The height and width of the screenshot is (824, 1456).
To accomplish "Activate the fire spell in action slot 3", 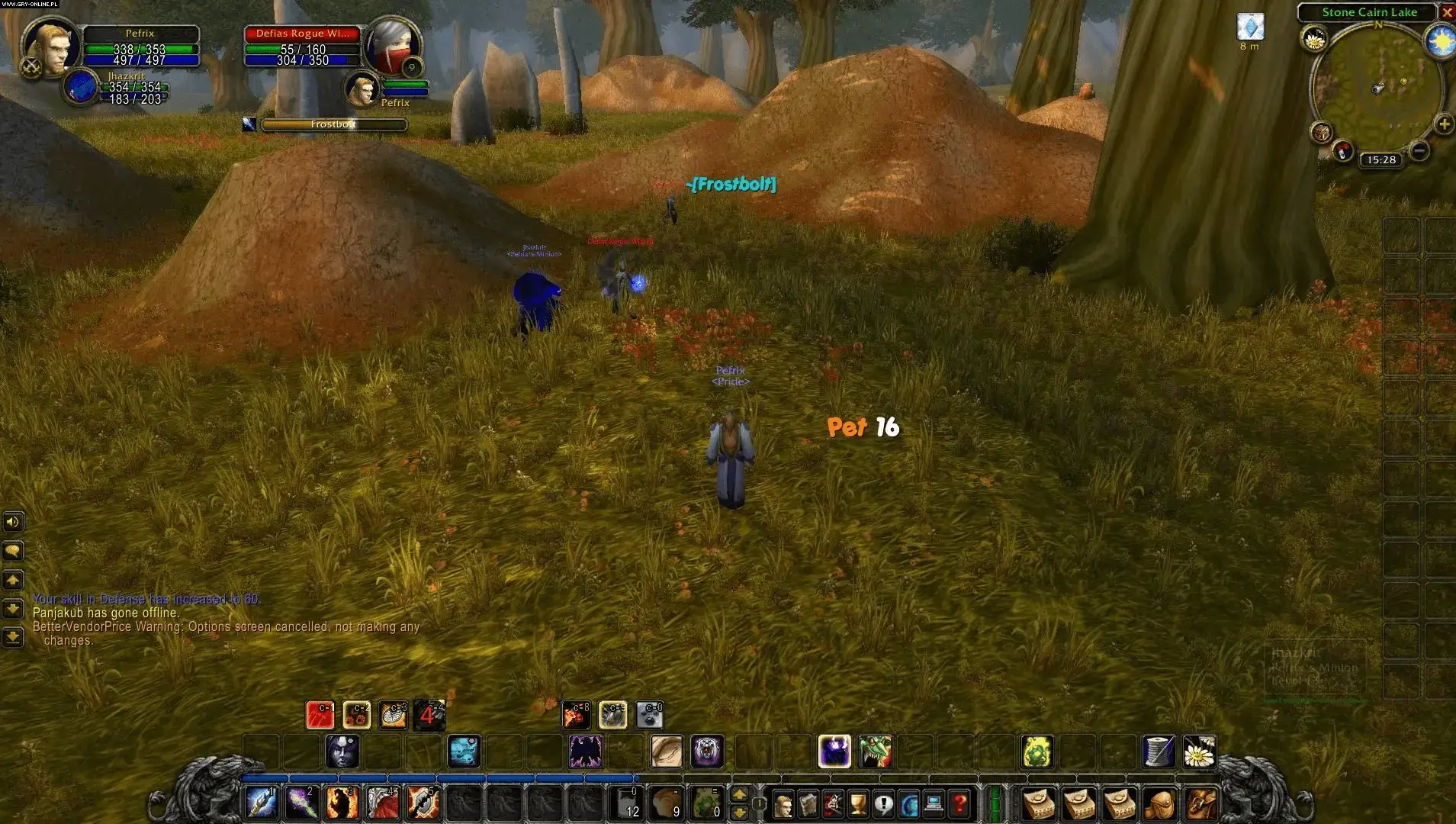I will 342,803.
